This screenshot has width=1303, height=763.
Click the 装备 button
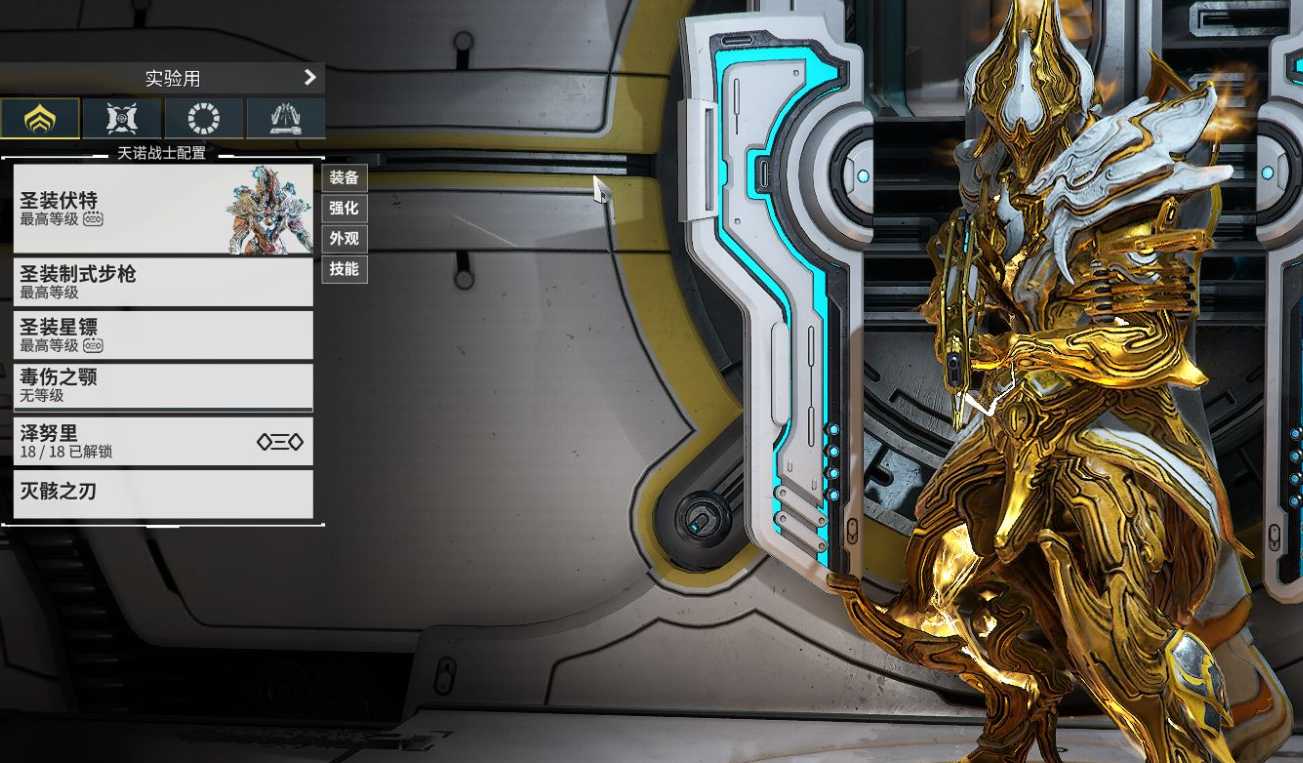344,178
